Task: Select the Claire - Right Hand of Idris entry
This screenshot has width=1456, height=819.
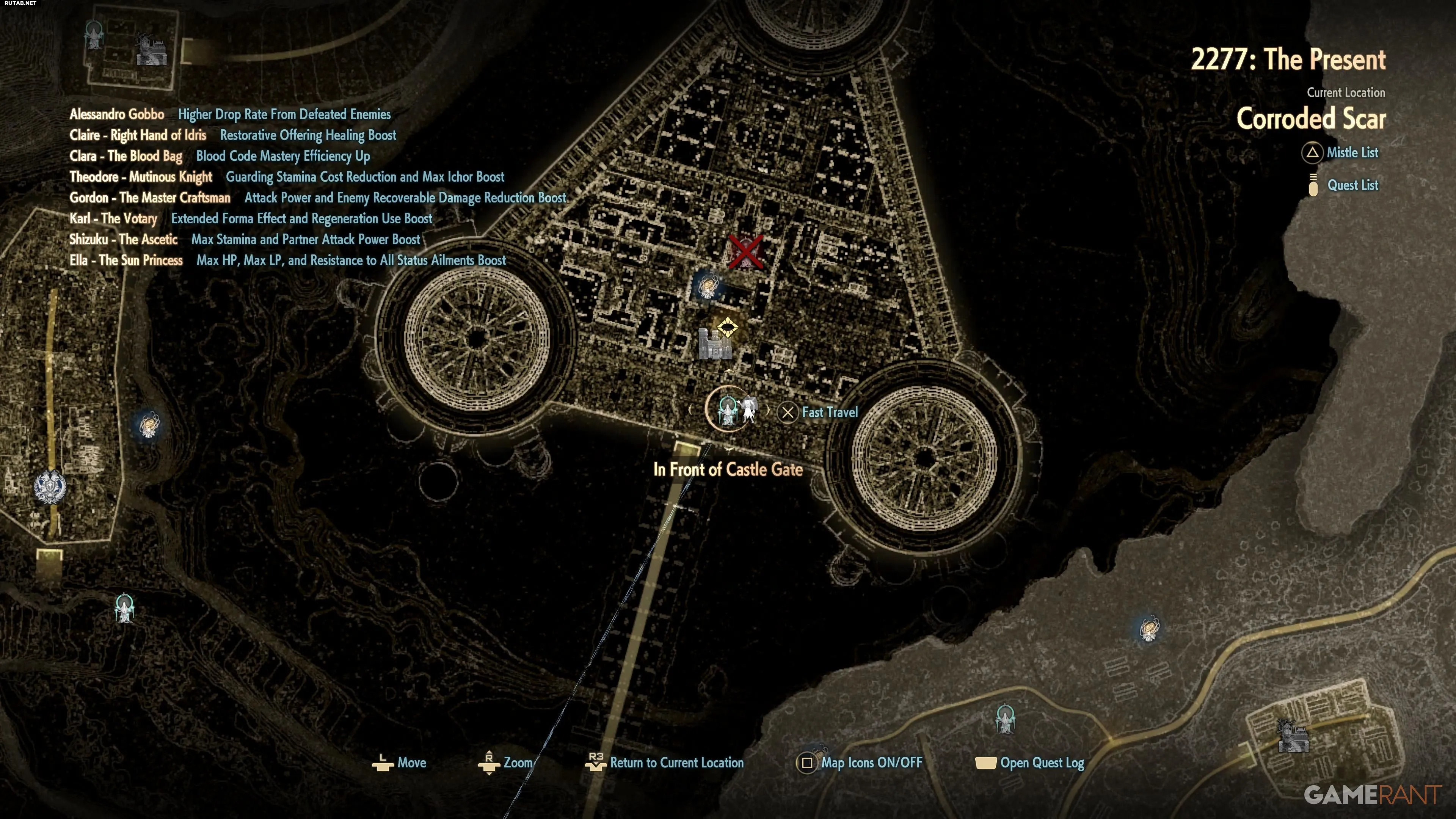Action: click(138, 136)
